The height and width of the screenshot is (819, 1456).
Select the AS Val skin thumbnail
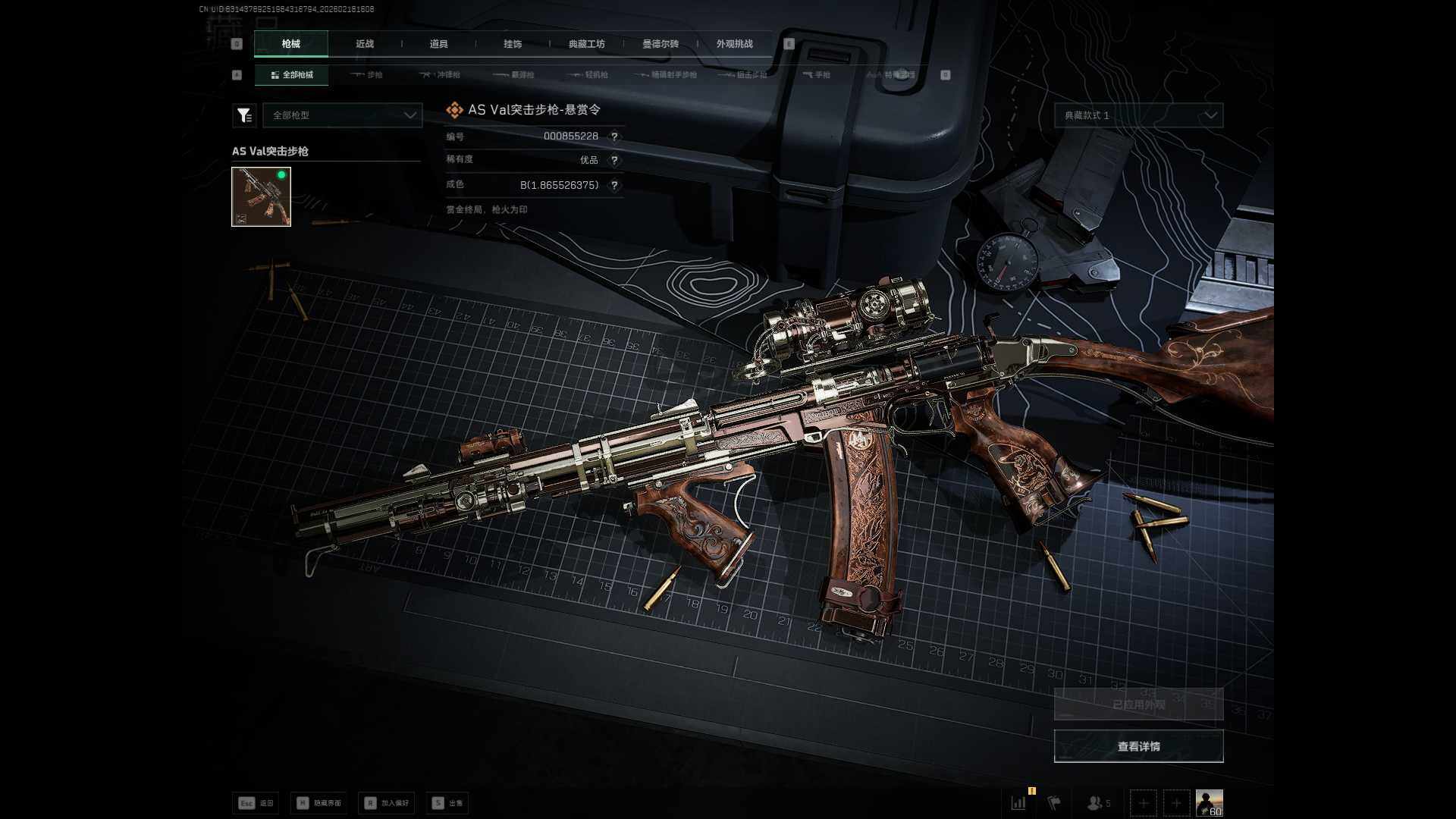click(x=261, y=197)
